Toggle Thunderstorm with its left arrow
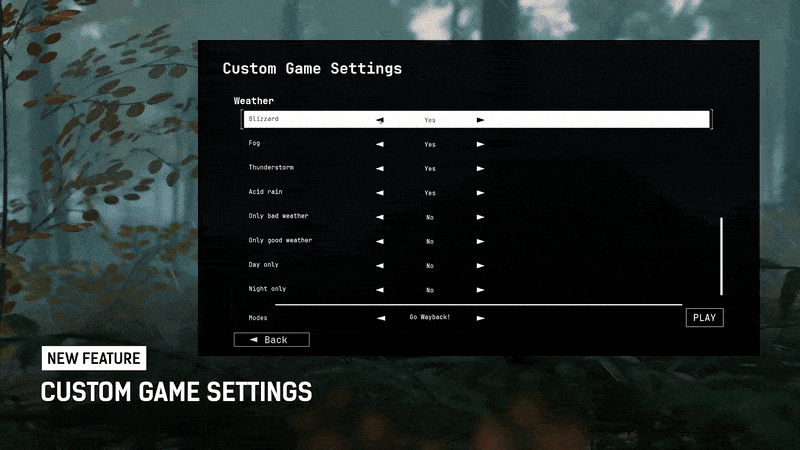Viewport: 800px width, 450px height. [380, 168]
